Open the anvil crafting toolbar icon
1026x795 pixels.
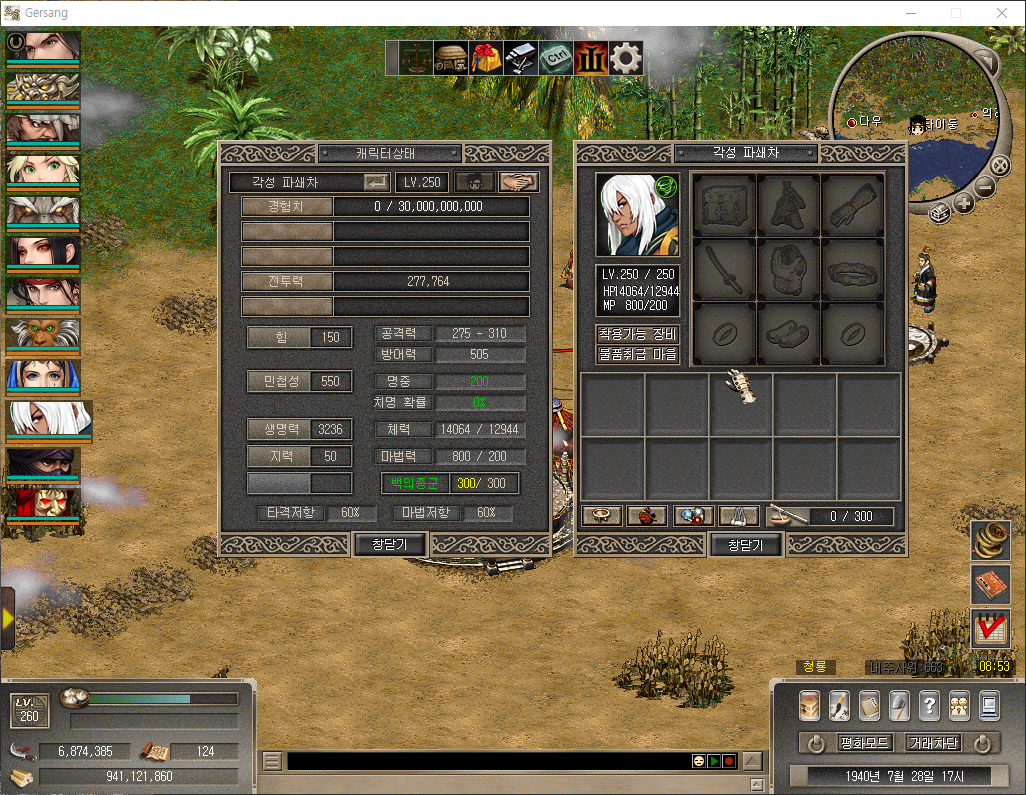[x=521, y=58]
